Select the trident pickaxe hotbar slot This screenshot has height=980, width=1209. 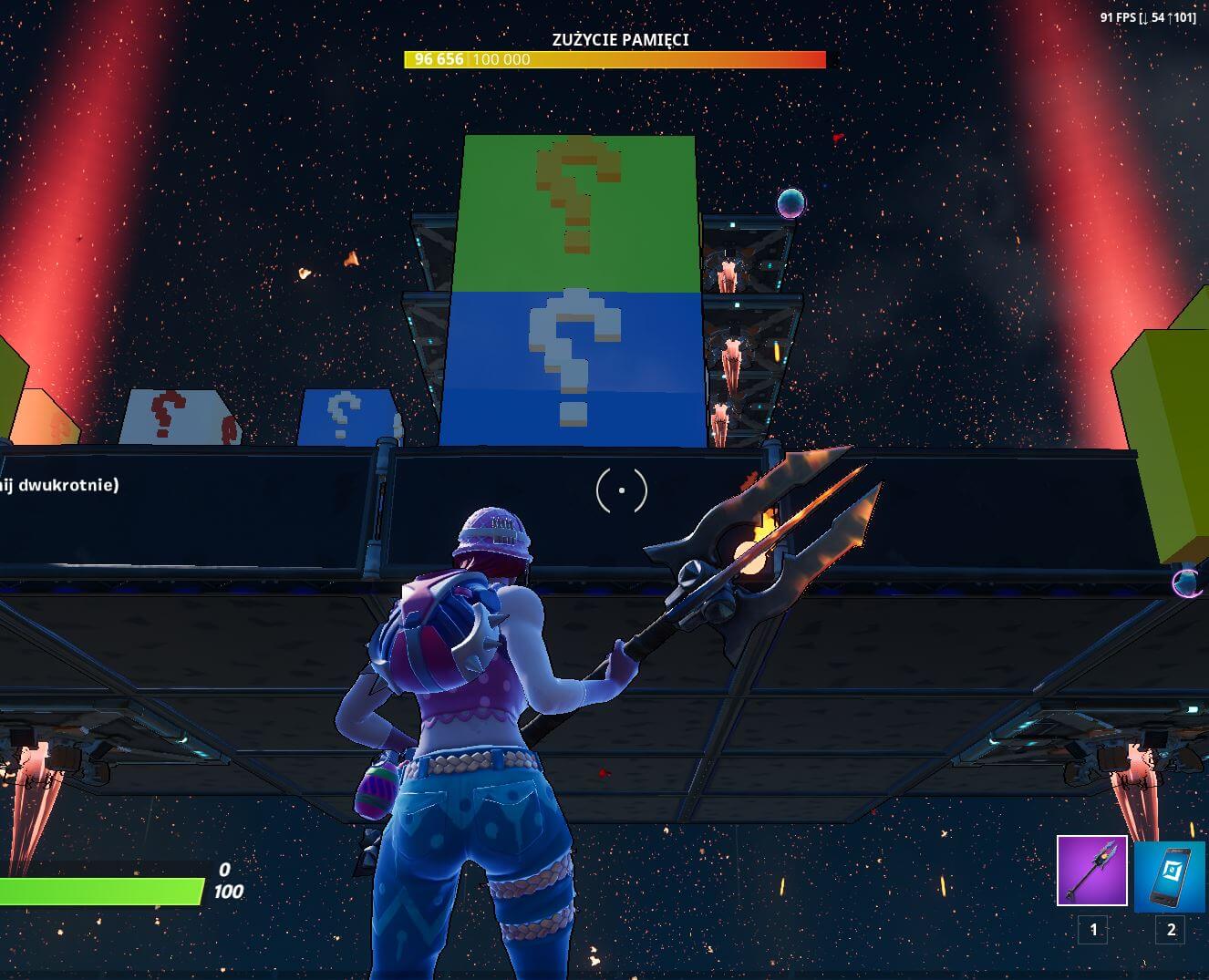pos(1091,871)
